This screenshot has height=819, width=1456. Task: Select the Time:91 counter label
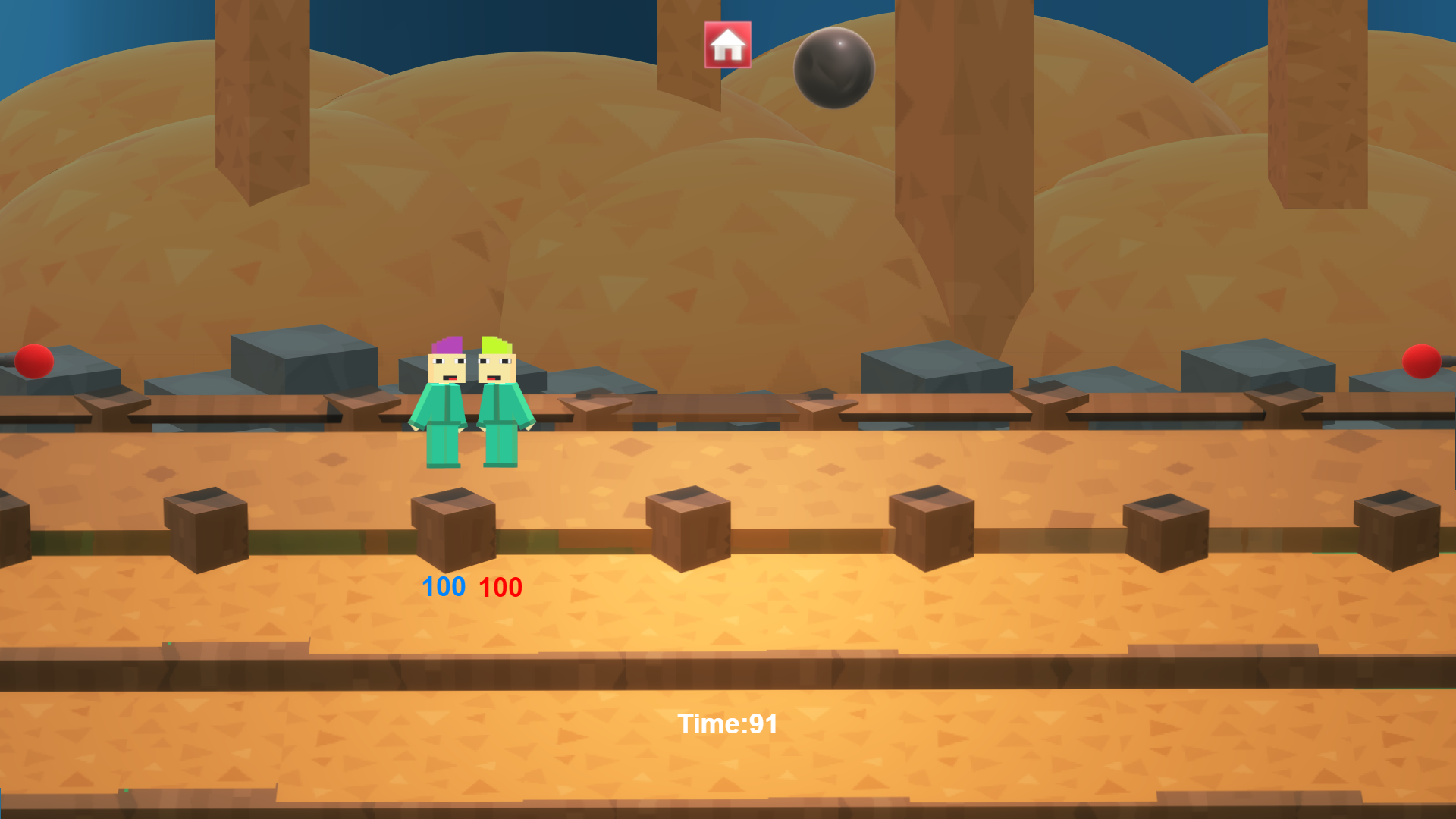pos(729,724)
